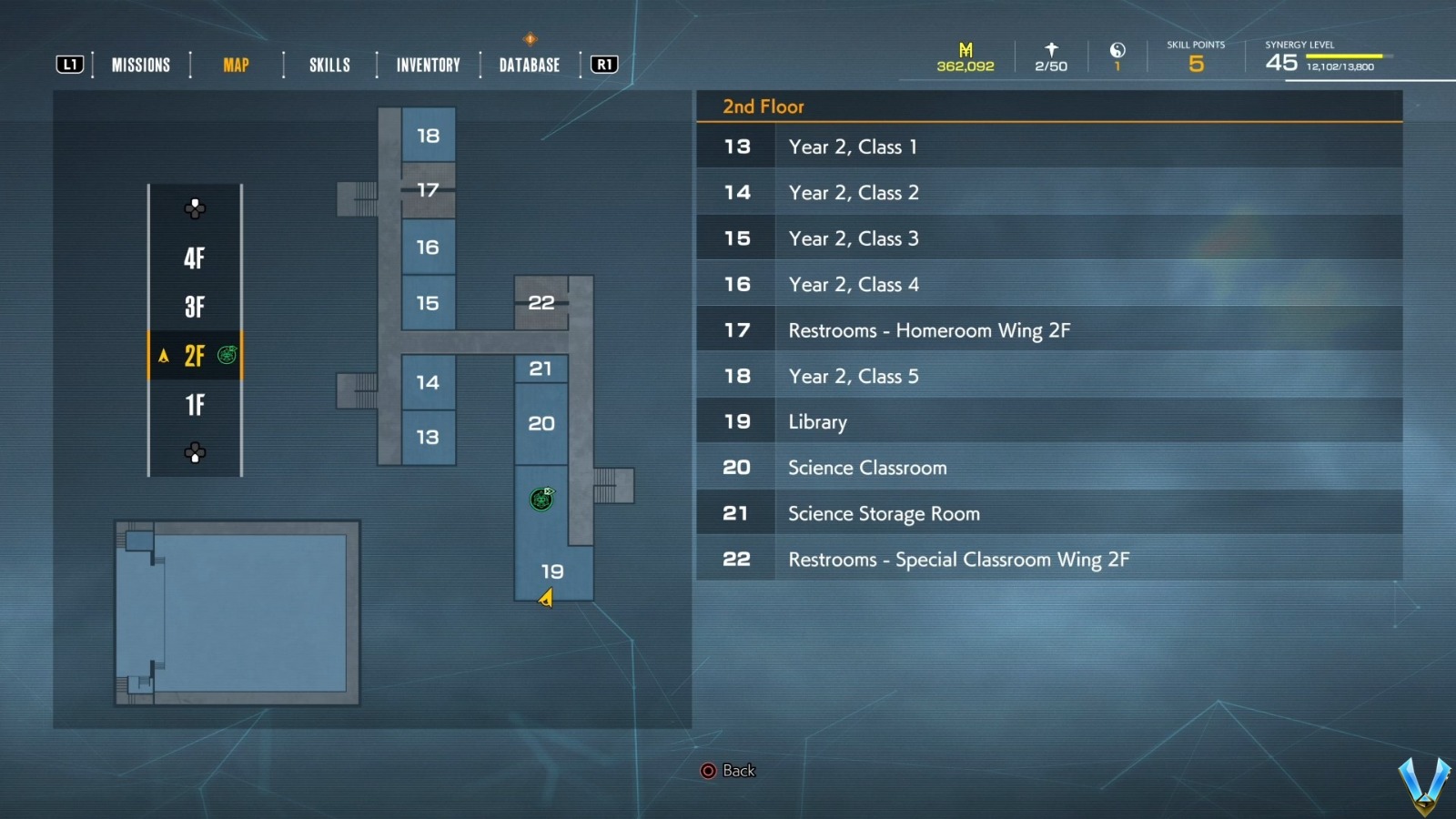Click room 22 on the map
This screenshot has width=1456, height=819.
[x=541, y=302]
